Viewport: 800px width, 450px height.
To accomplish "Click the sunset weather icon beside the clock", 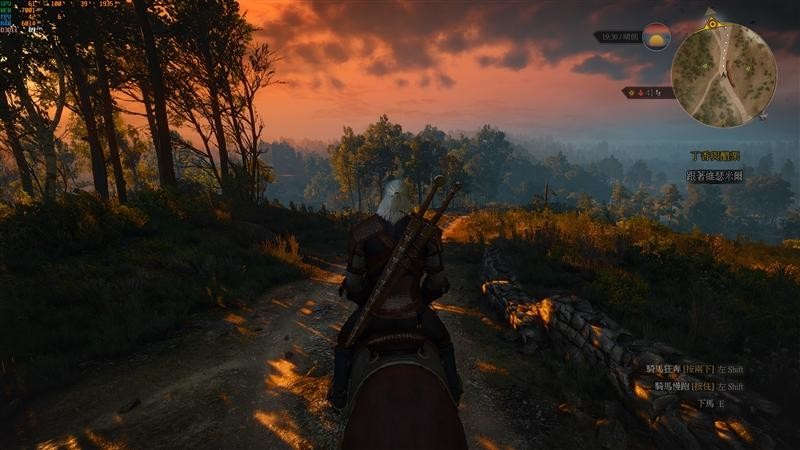I will pos(656,37).
